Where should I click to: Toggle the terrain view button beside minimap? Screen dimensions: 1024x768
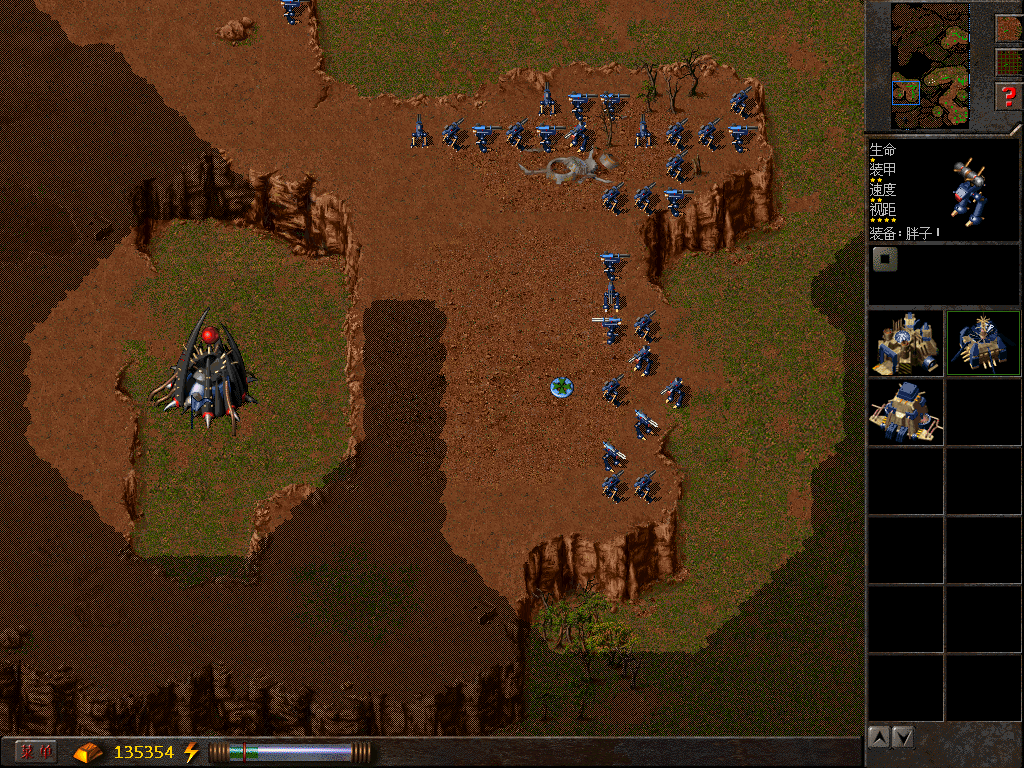click(x=1008, y=28)
